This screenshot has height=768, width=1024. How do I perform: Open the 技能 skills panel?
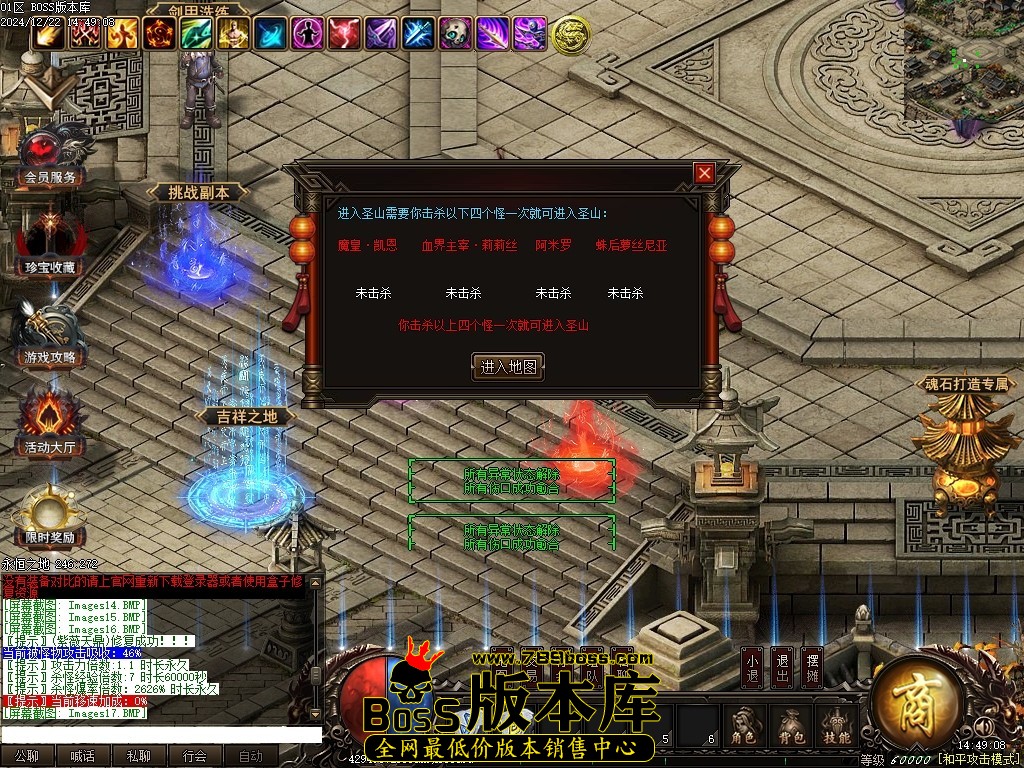coord(838,727)
